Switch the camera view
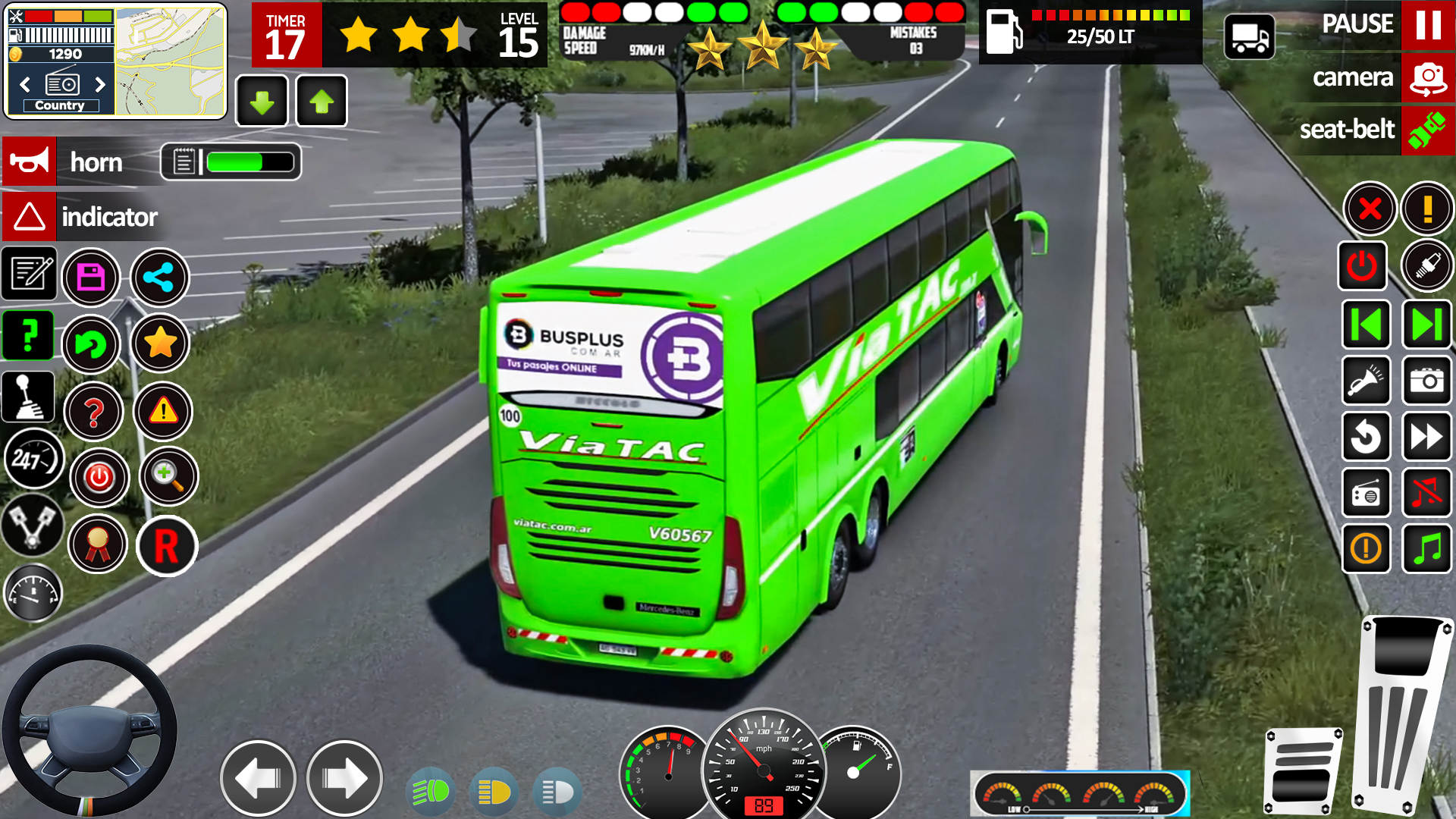This screenshot has width=1456, height=819. point(1427,77)
